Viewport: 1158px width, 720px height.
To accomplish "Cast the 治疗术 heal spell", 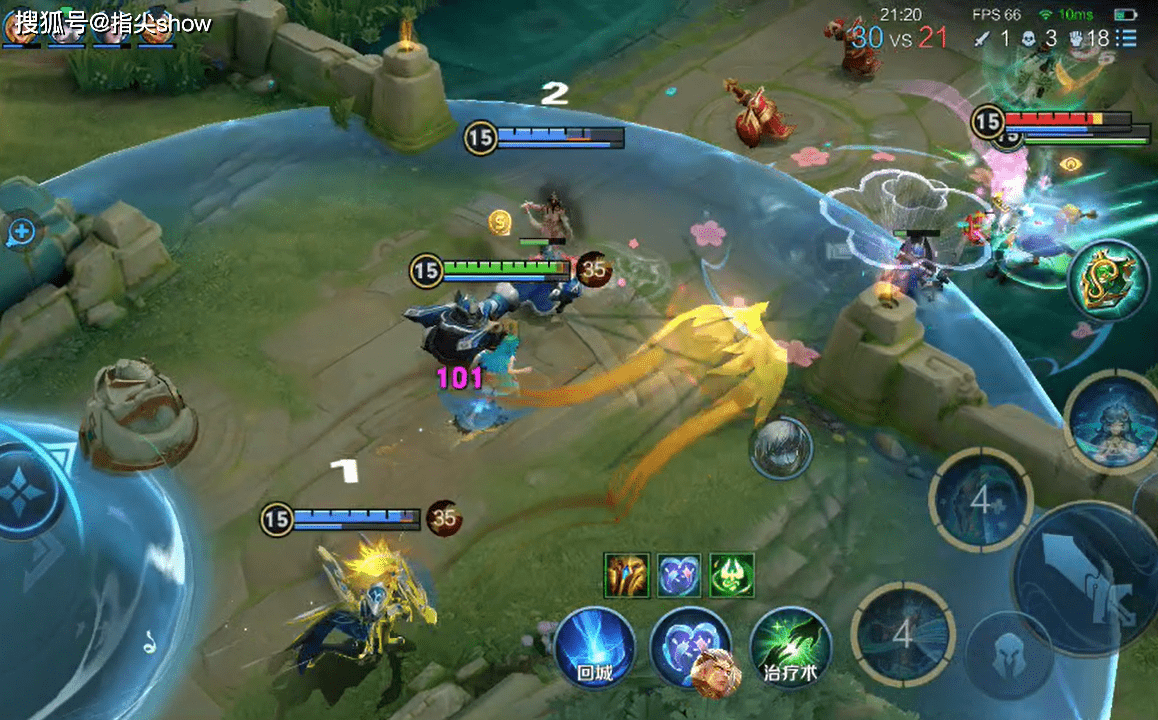I will click(790, 647).
